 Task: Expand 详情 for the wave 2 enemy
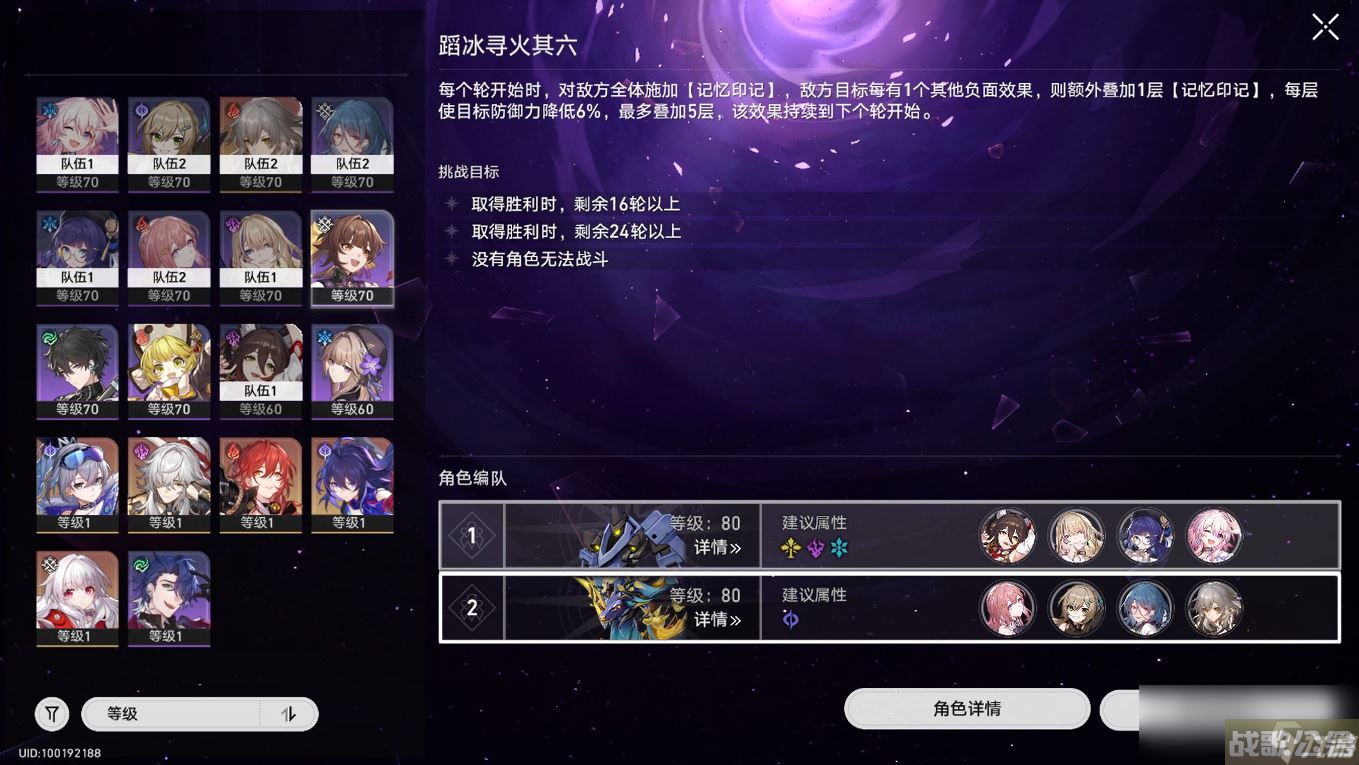[717, 618]
